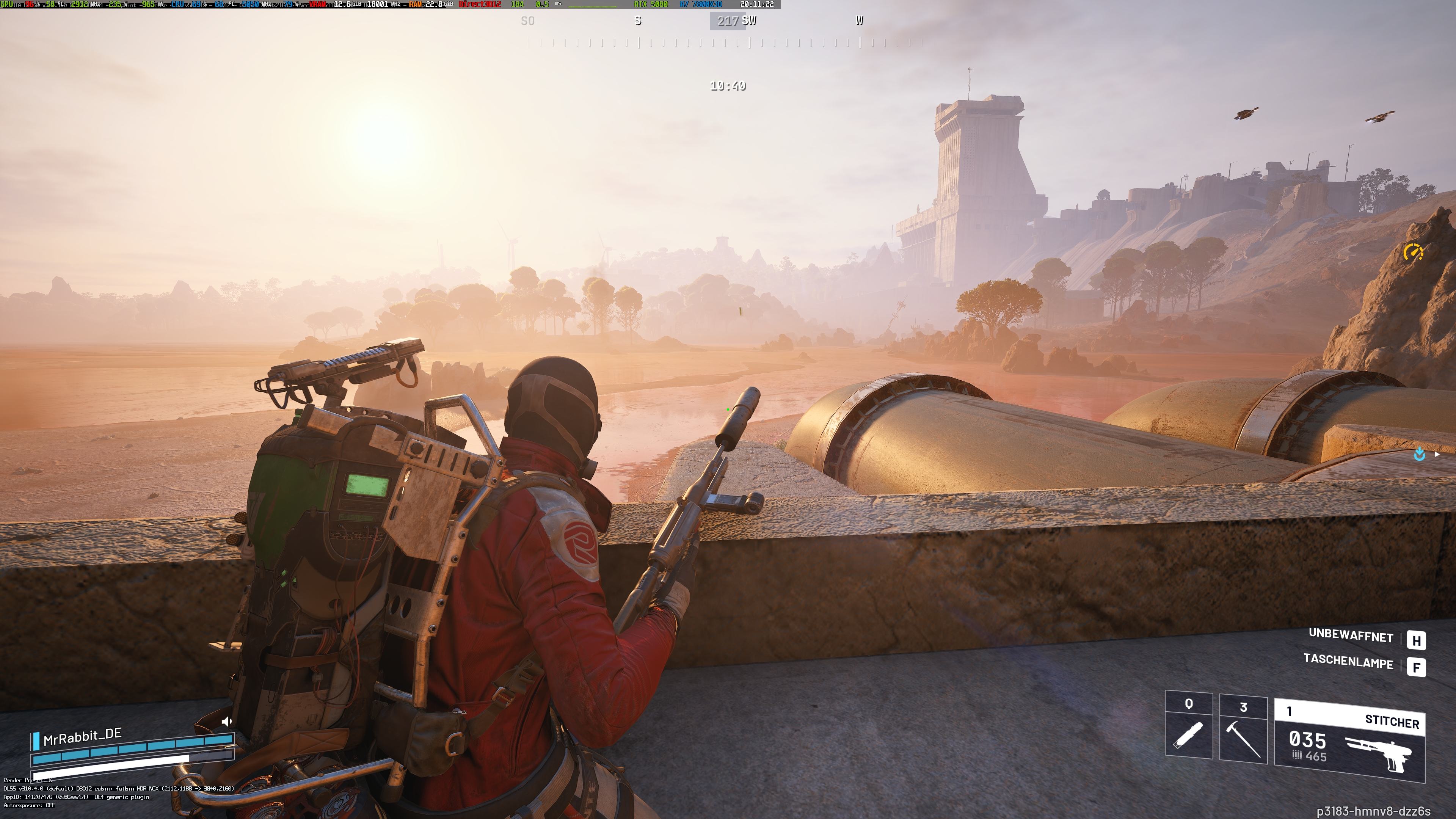This screenshot has height=819, width=1456.
Task: Click the yellow speedometer gauge icon
Action: coord(1413,252)
